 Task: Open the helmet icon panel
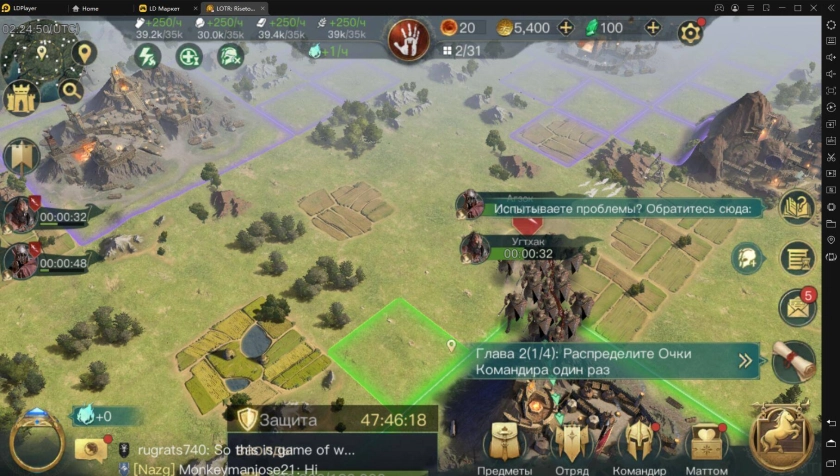click(747, 258)
